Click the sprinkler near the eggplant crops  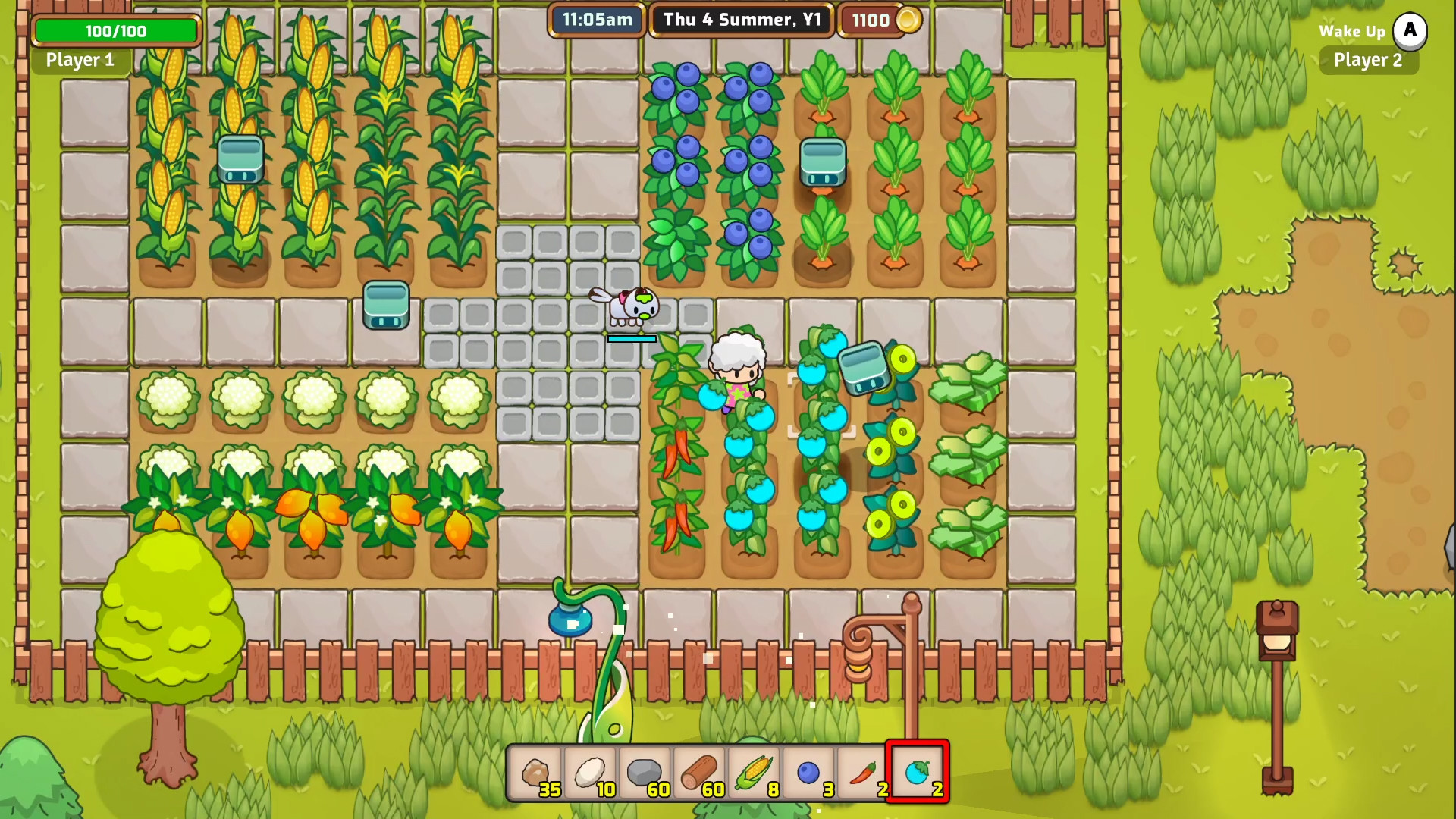pos(862,366)
